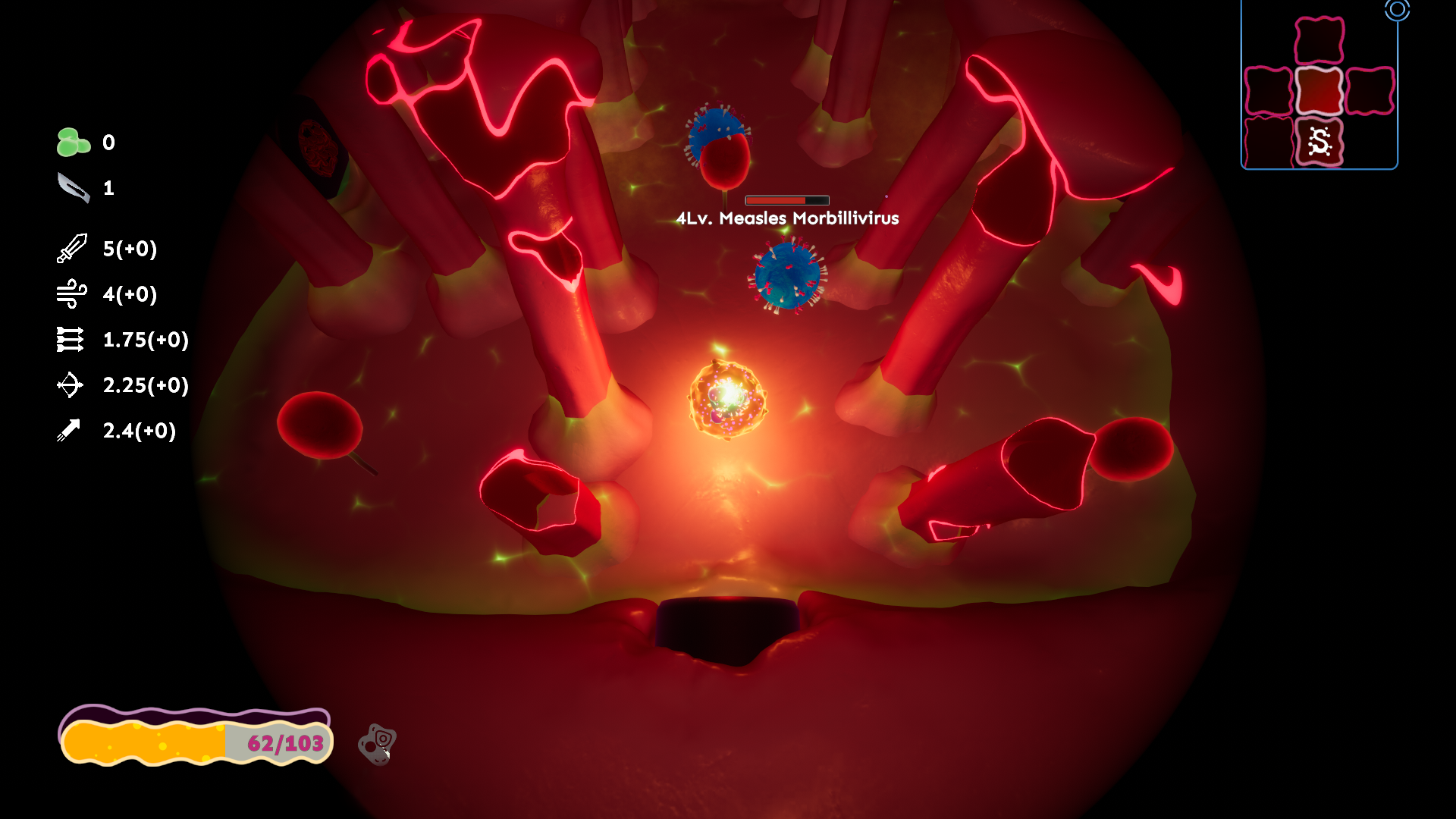Select the triple arrows stat icon
The image size is (1456, 819).
71,340
